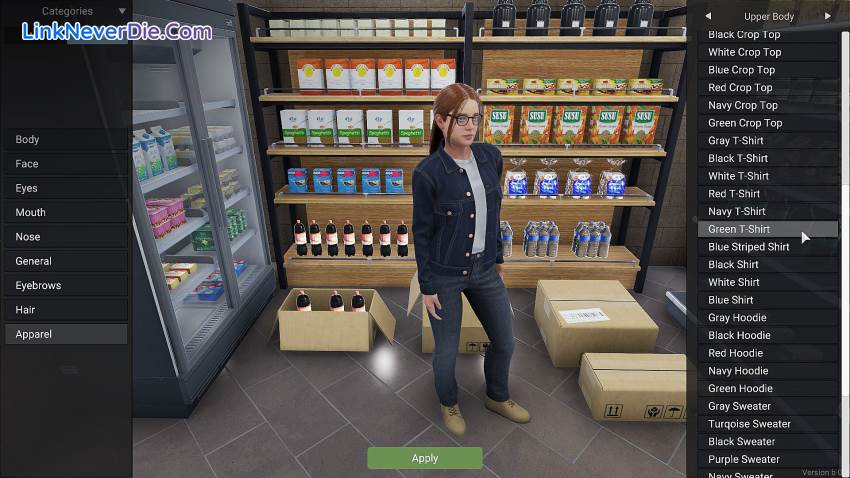Choose the Blue Striped Shirt
The width and height of the screenshot is (850, 478).
(767, 247)
